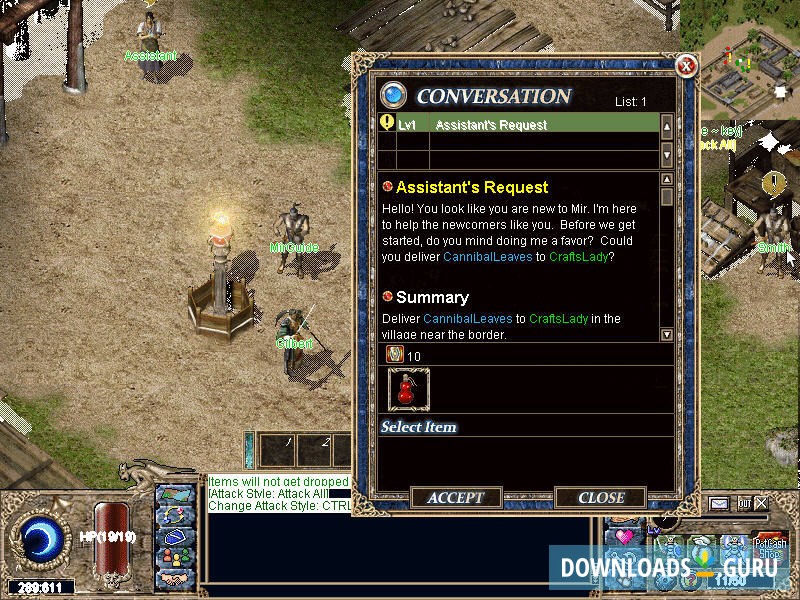Open the map icon on the side panel
Screen dimensions: 800x600
(174, 495)
